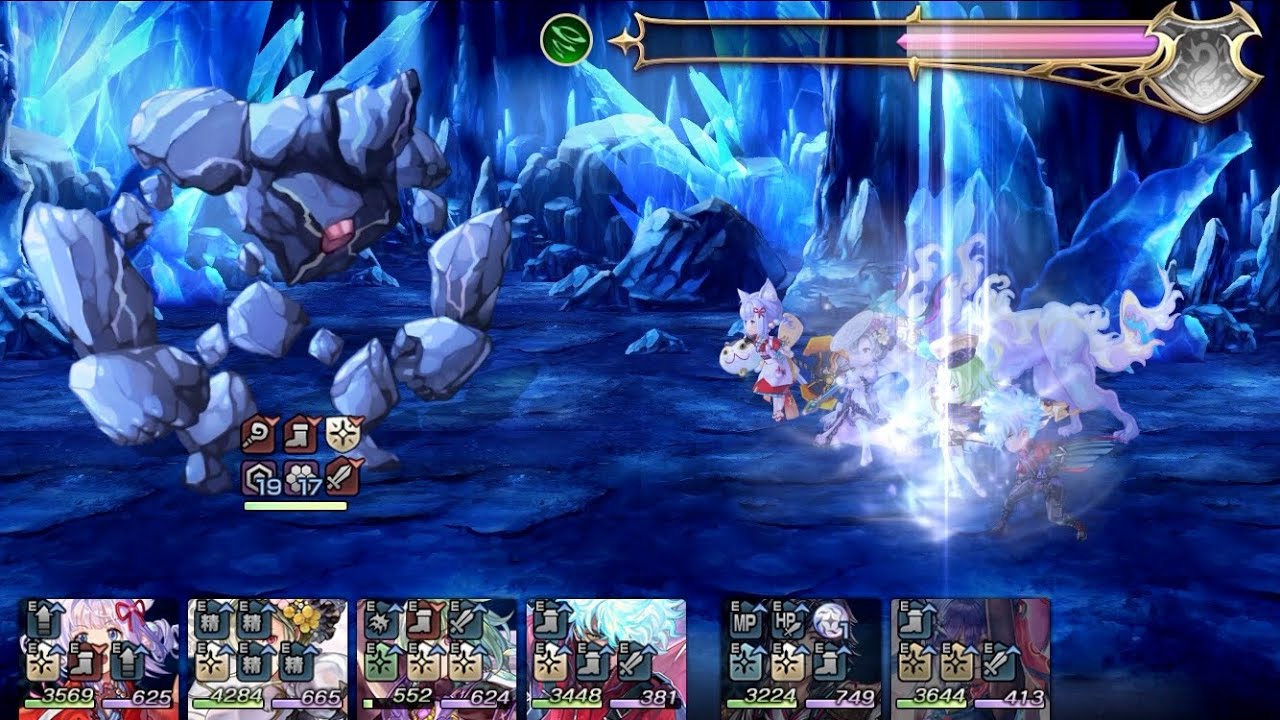Choose the blonde flower-girl card with 4284 HP

(268, 654)
